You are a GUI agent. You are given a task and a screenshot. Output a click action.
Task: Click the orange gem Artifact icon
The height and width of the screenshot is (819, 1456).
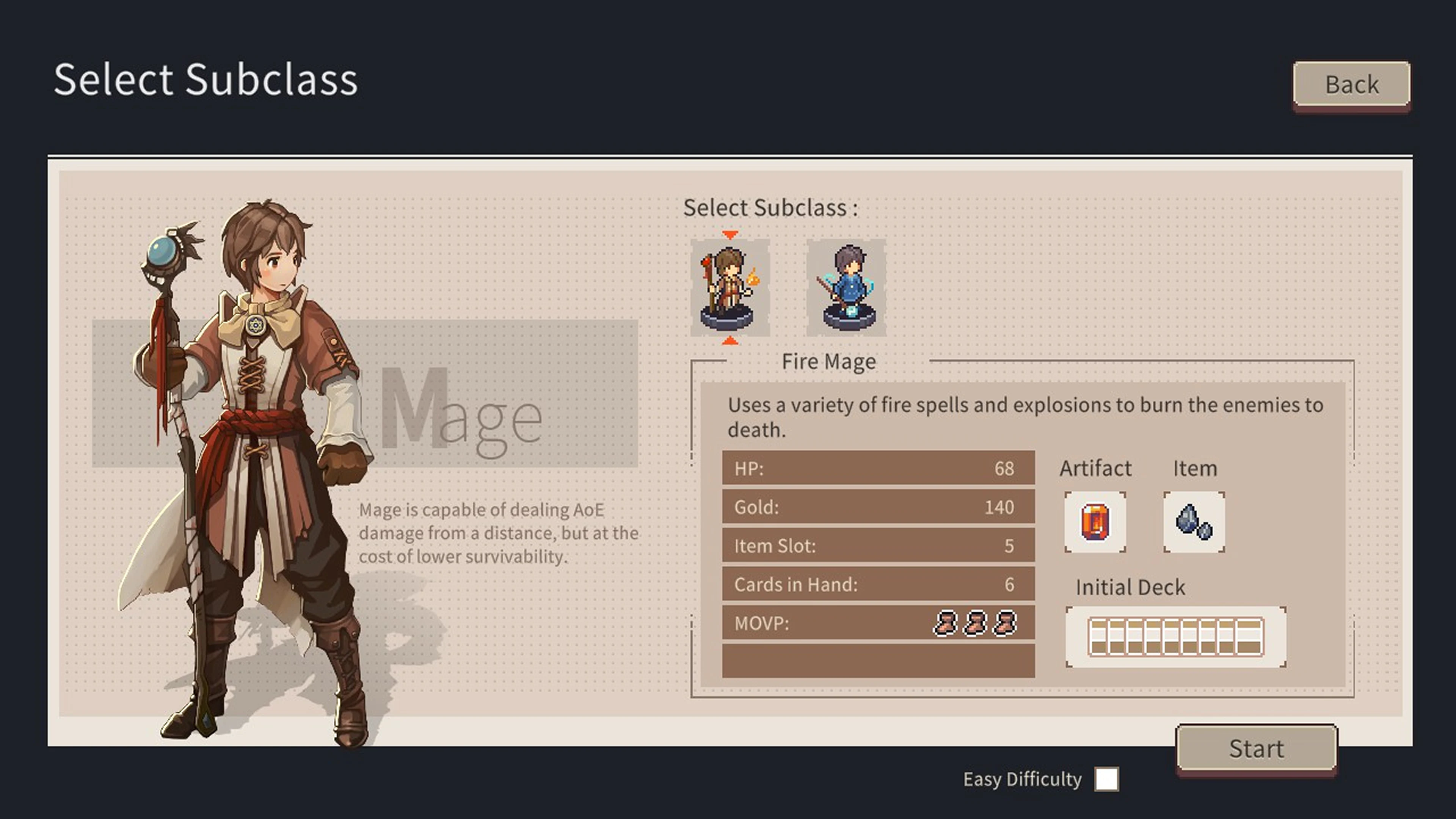pos(1095,522)
